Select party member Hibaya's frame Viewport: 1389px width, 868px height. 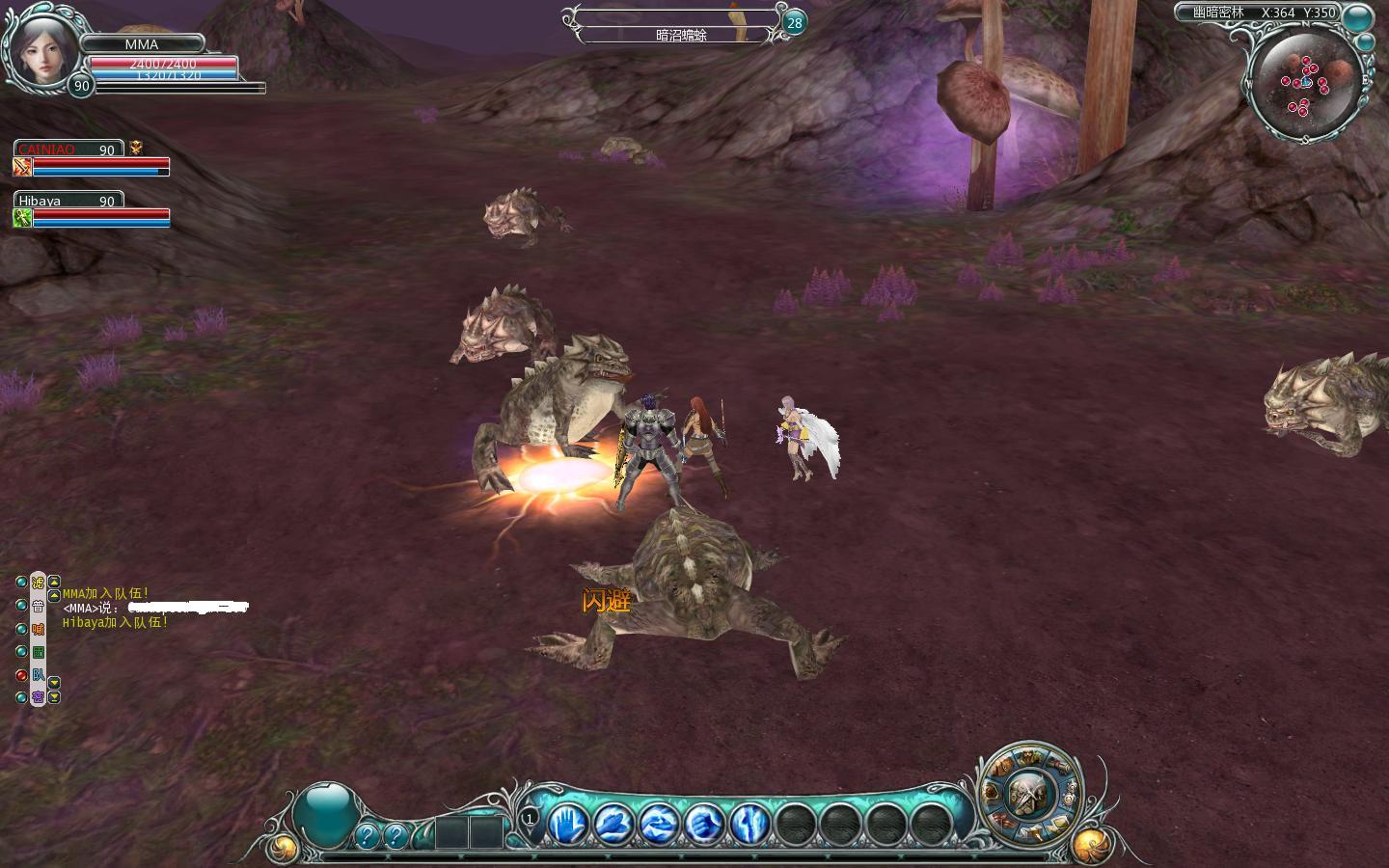point(92,210)
